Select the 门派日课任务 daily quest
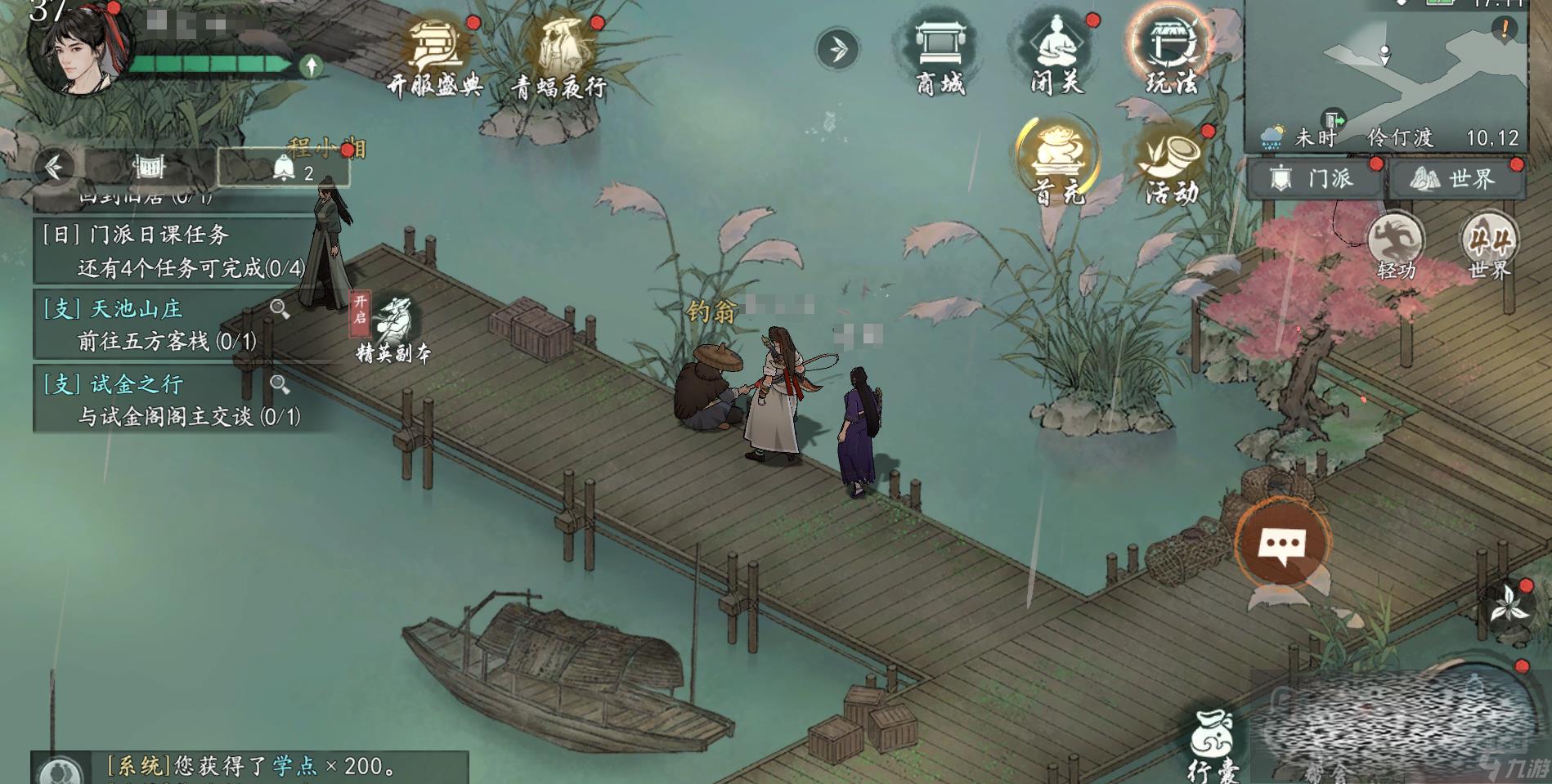Viewport: 1552px width, 784px height. point(172,251)
